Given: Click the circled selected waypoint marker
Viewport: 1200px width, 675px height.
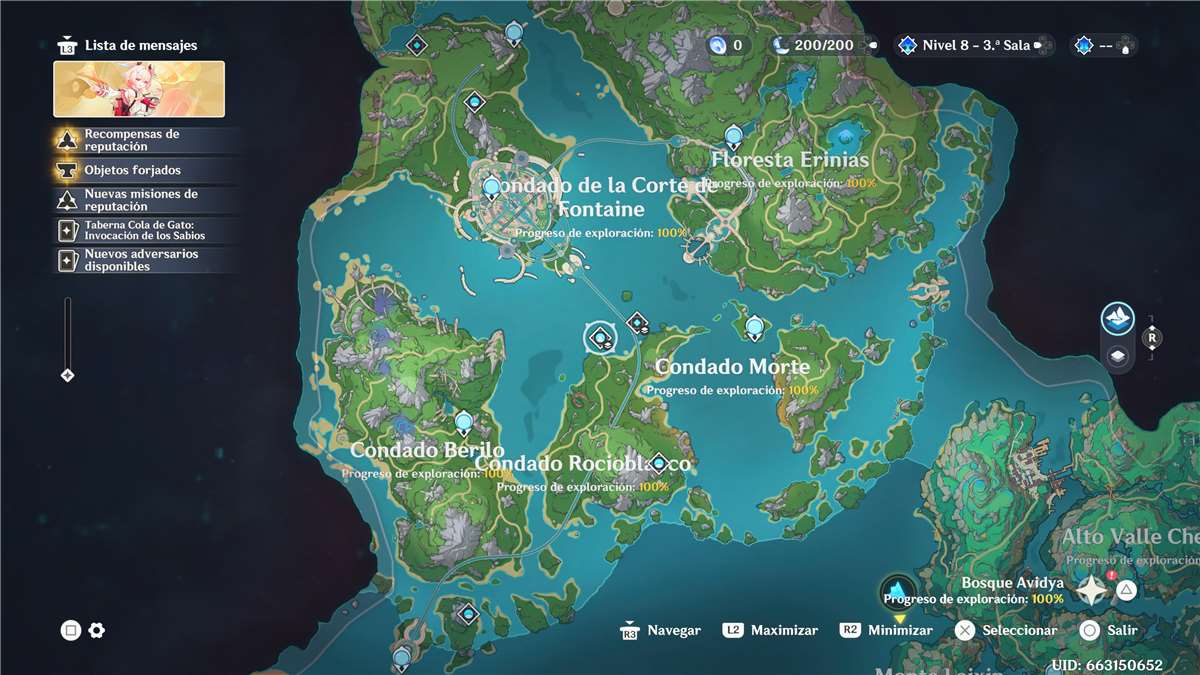Looking at the screenshot, I should pos(600,339).
